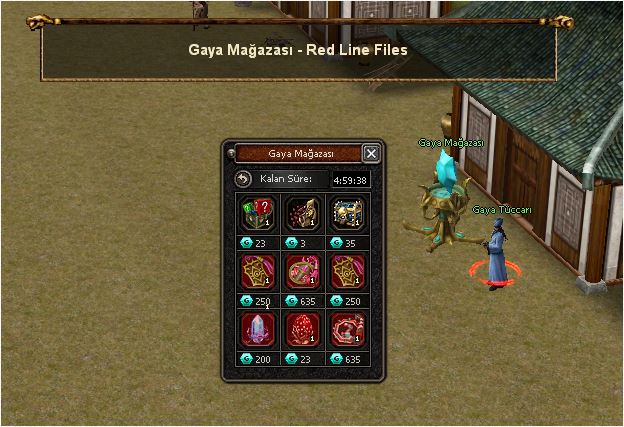Buy the item costing 3 gaya
Screen dimensions: 624x427
click(301, 214)
